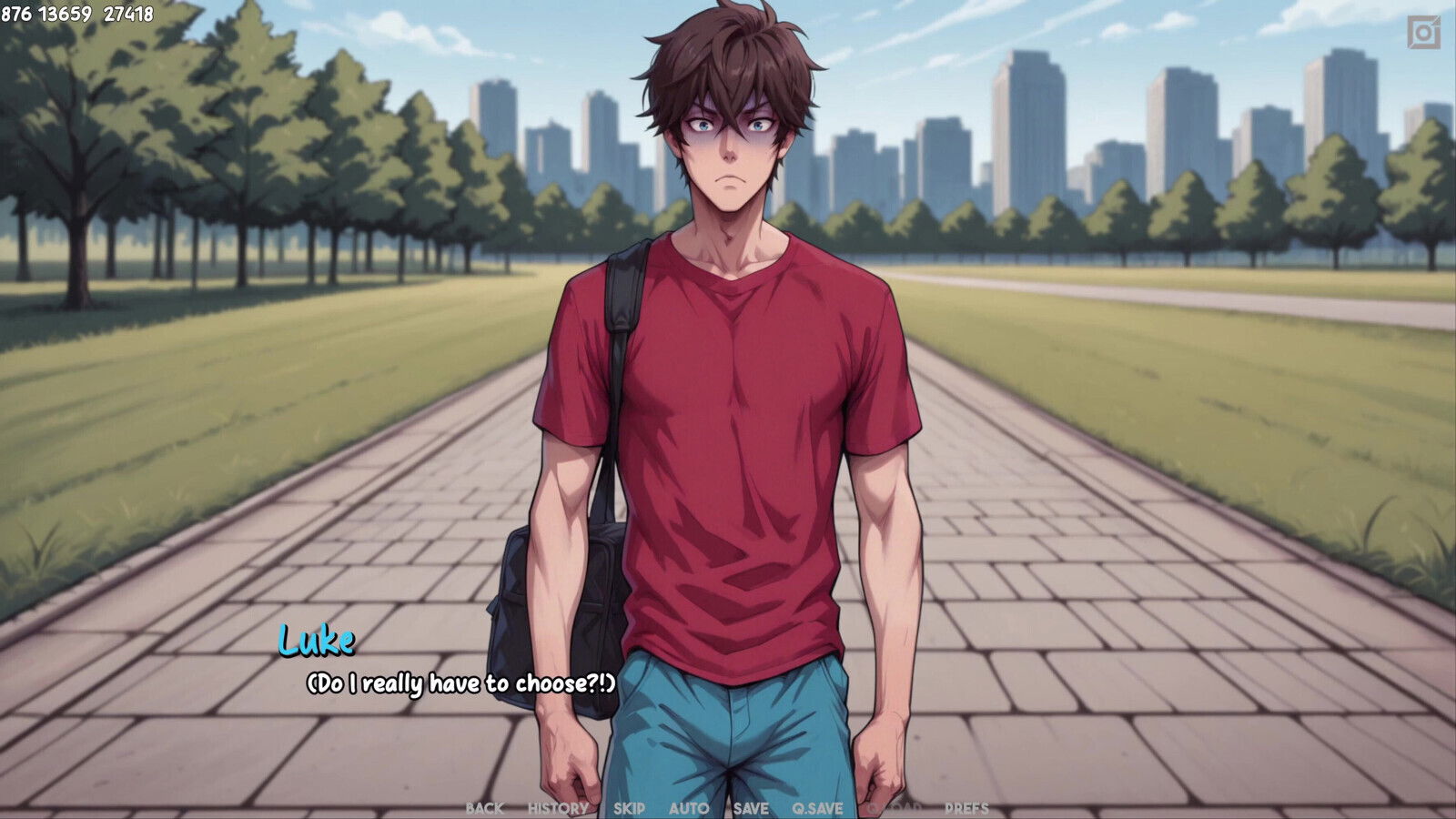Viewport: 1456px width, 819px height.
Task: Click Q.SAVE to quick save
Action: tap(817, 808)
